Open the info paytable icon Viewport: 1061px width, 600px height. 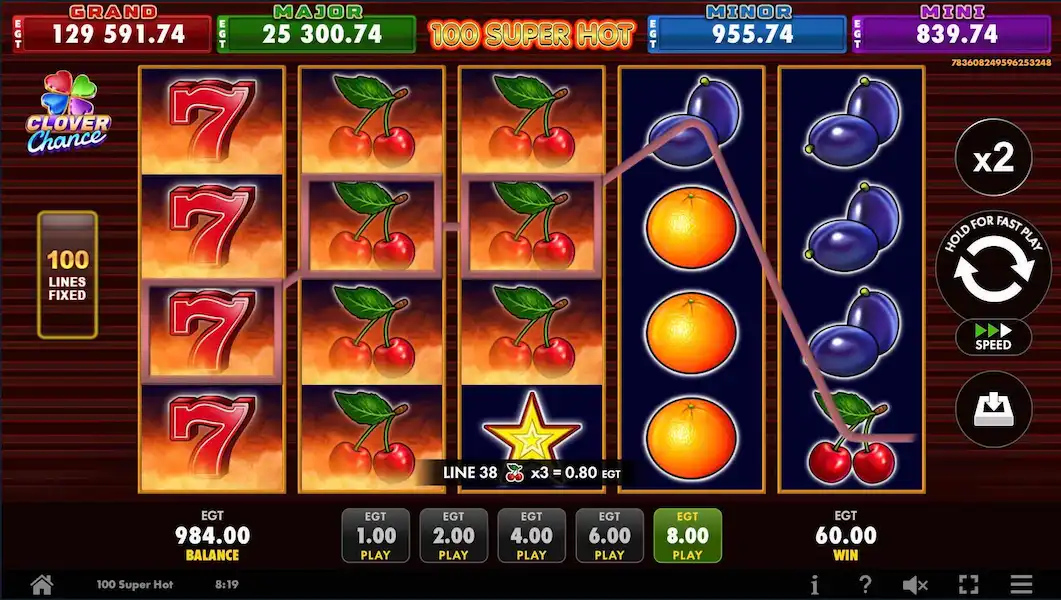[815, 585]
